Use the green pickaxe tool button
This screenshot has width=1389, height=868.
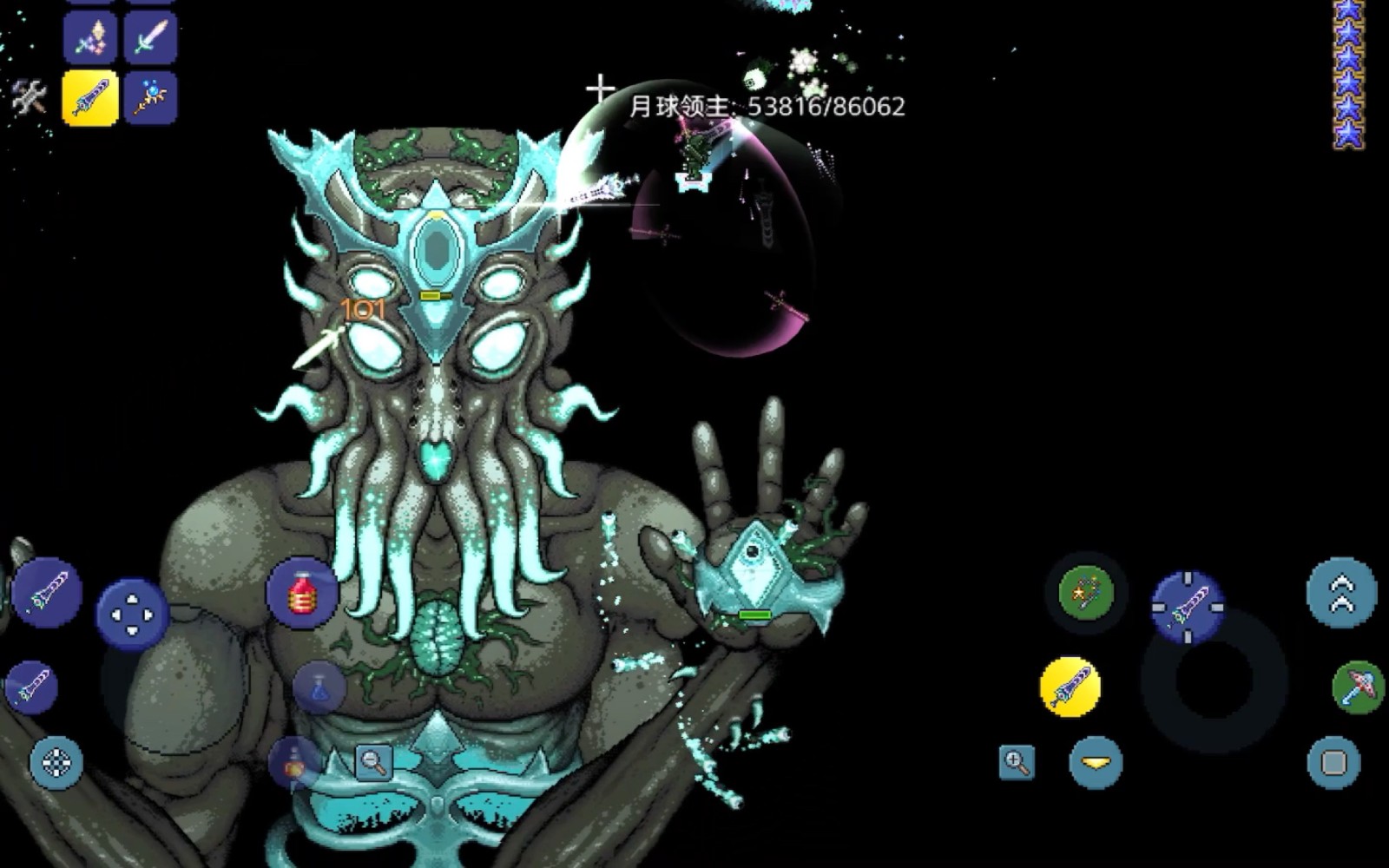1357,687
